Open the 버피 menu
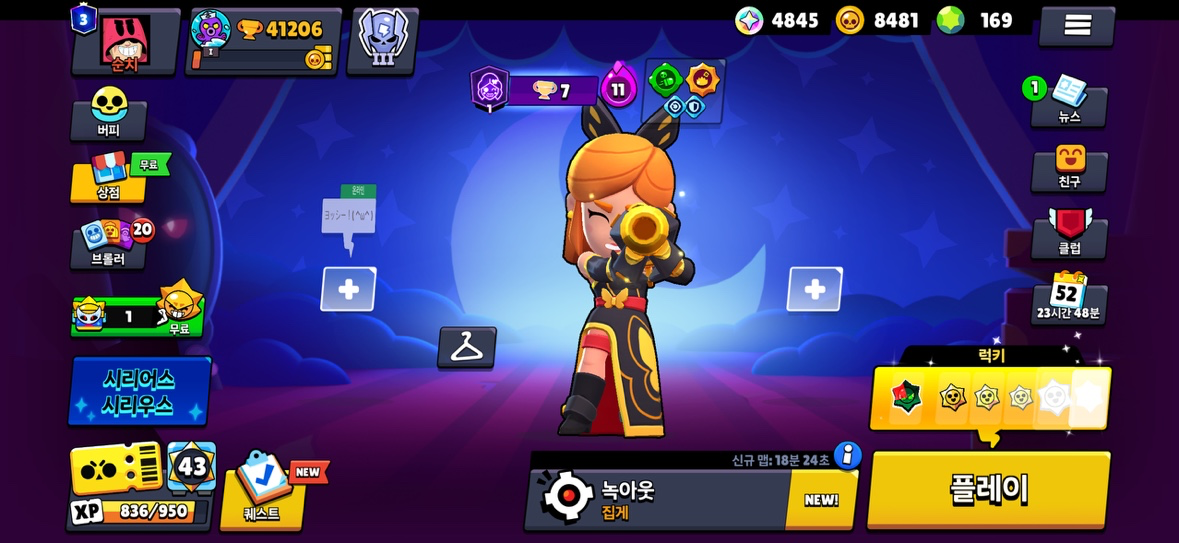This screenshot has height=543, width=1179. (x=109, y=114)
